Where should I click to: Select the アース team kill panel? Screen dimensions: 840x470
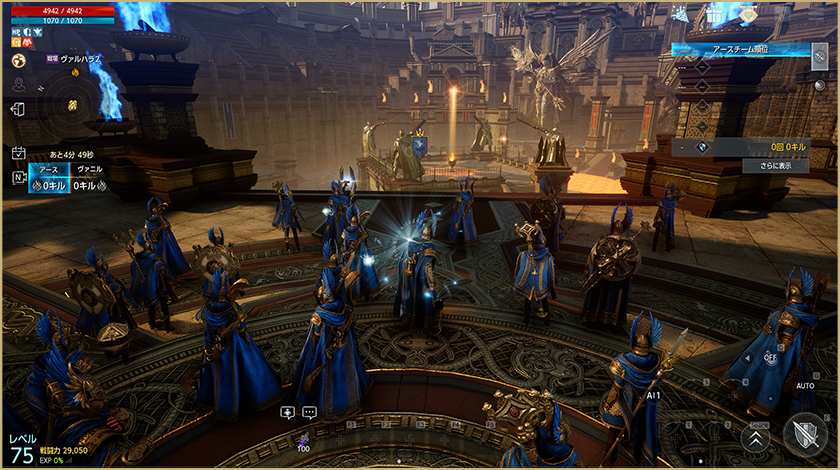pos(49,179)
